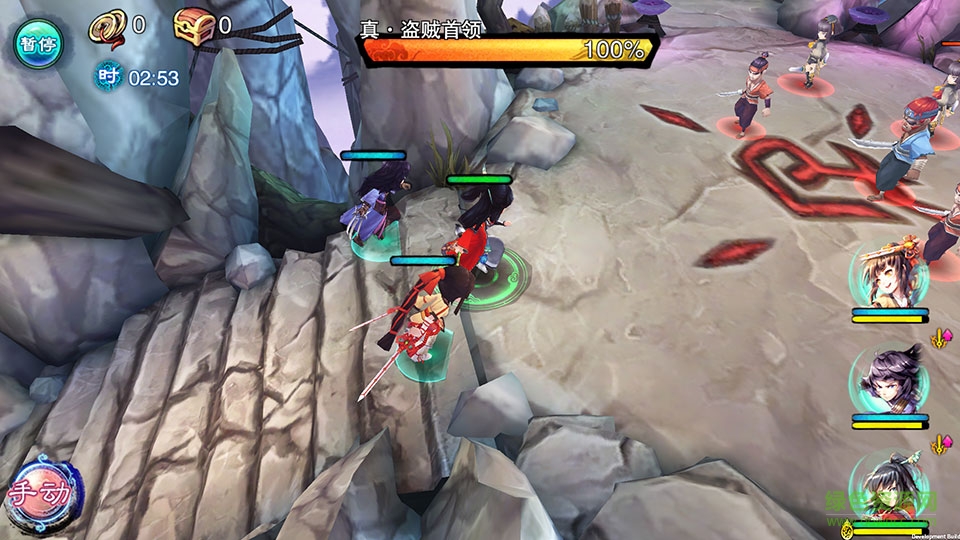
Task: Pick the ponytail hero portrait in red
Action: click(x=889, y=486)
